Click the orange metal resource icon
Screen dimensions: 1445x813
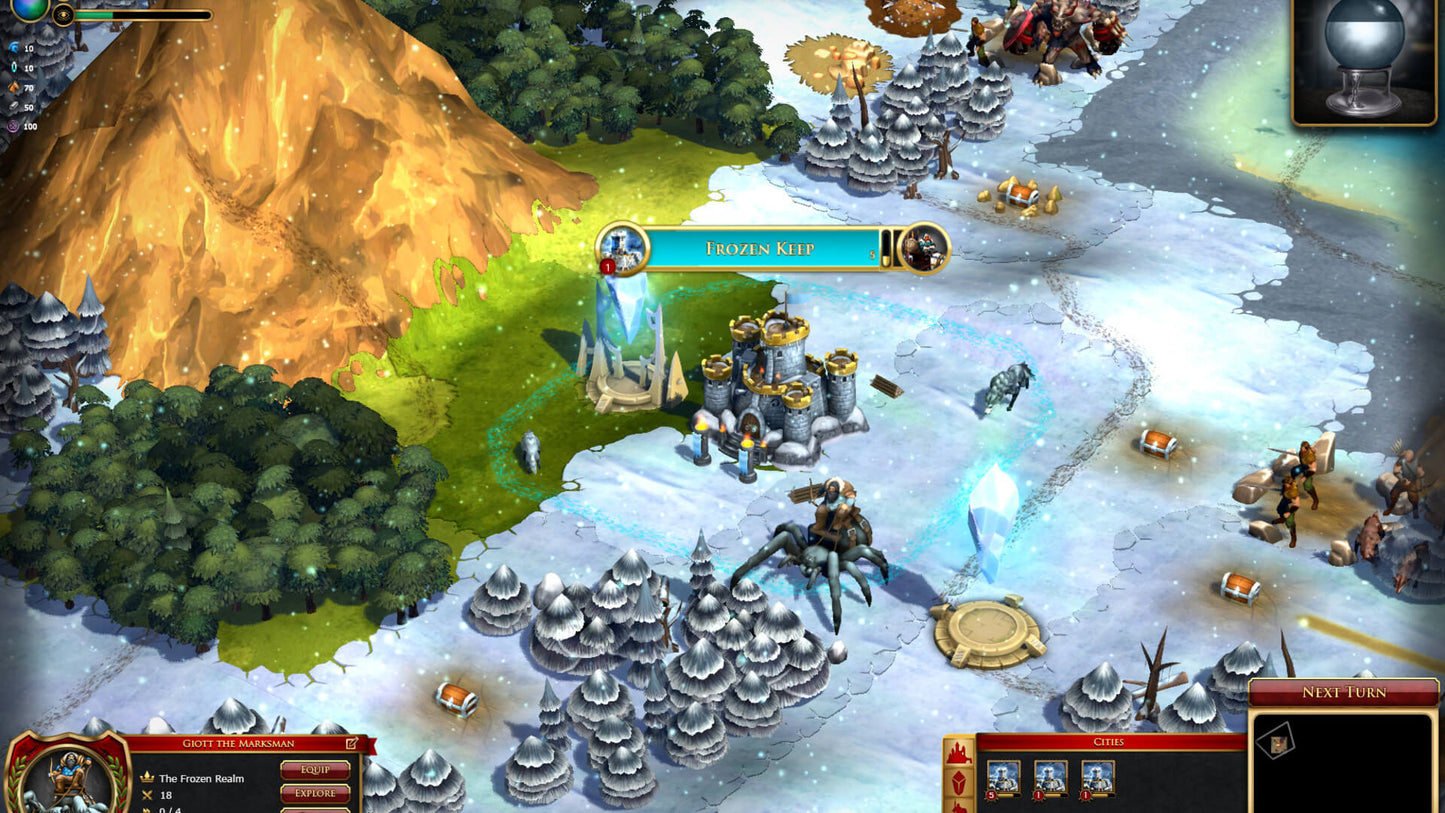tap(12, 87)
